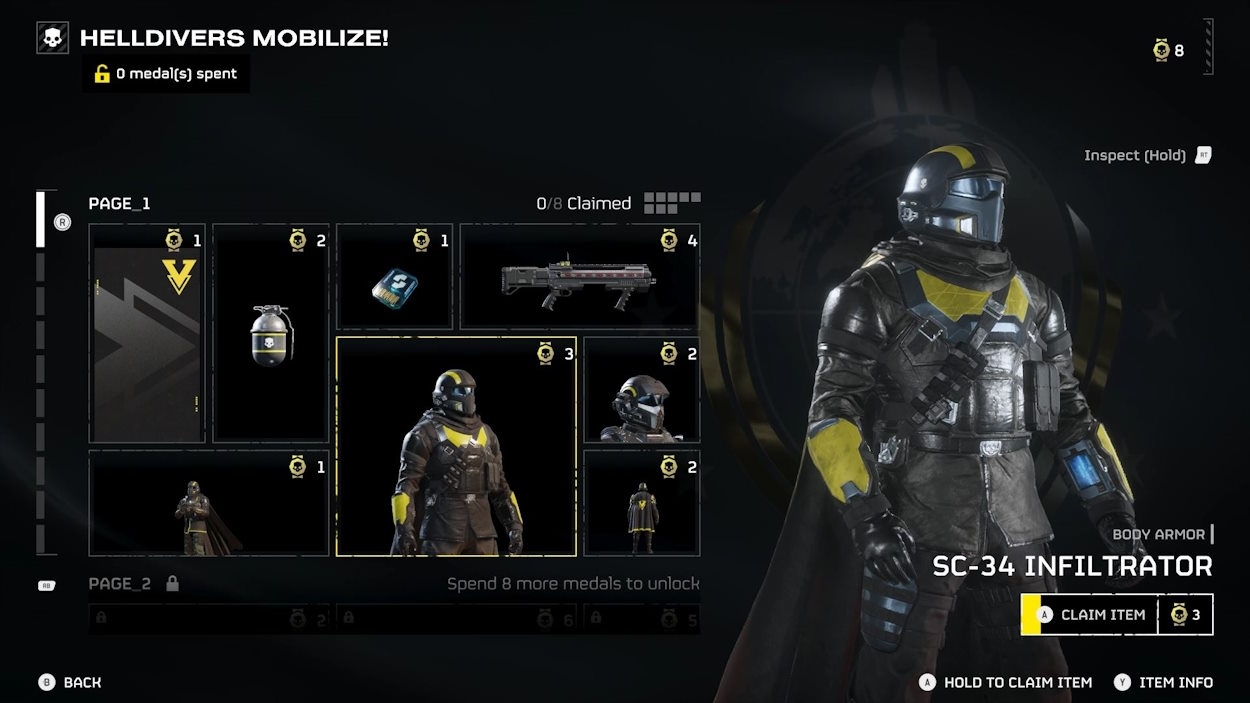Pick the yellow-striped cape tile
Viewport: 1250px width, 703px height.
tap(641, 503)
